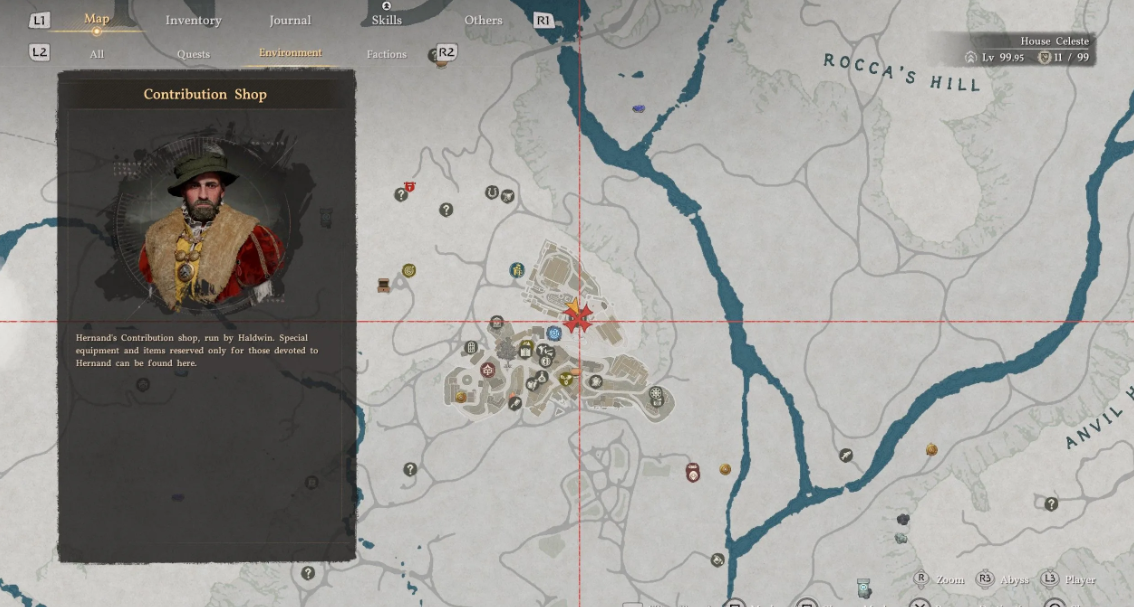Select the horseshoe stable marker
1134x607 pixels.
491,192
